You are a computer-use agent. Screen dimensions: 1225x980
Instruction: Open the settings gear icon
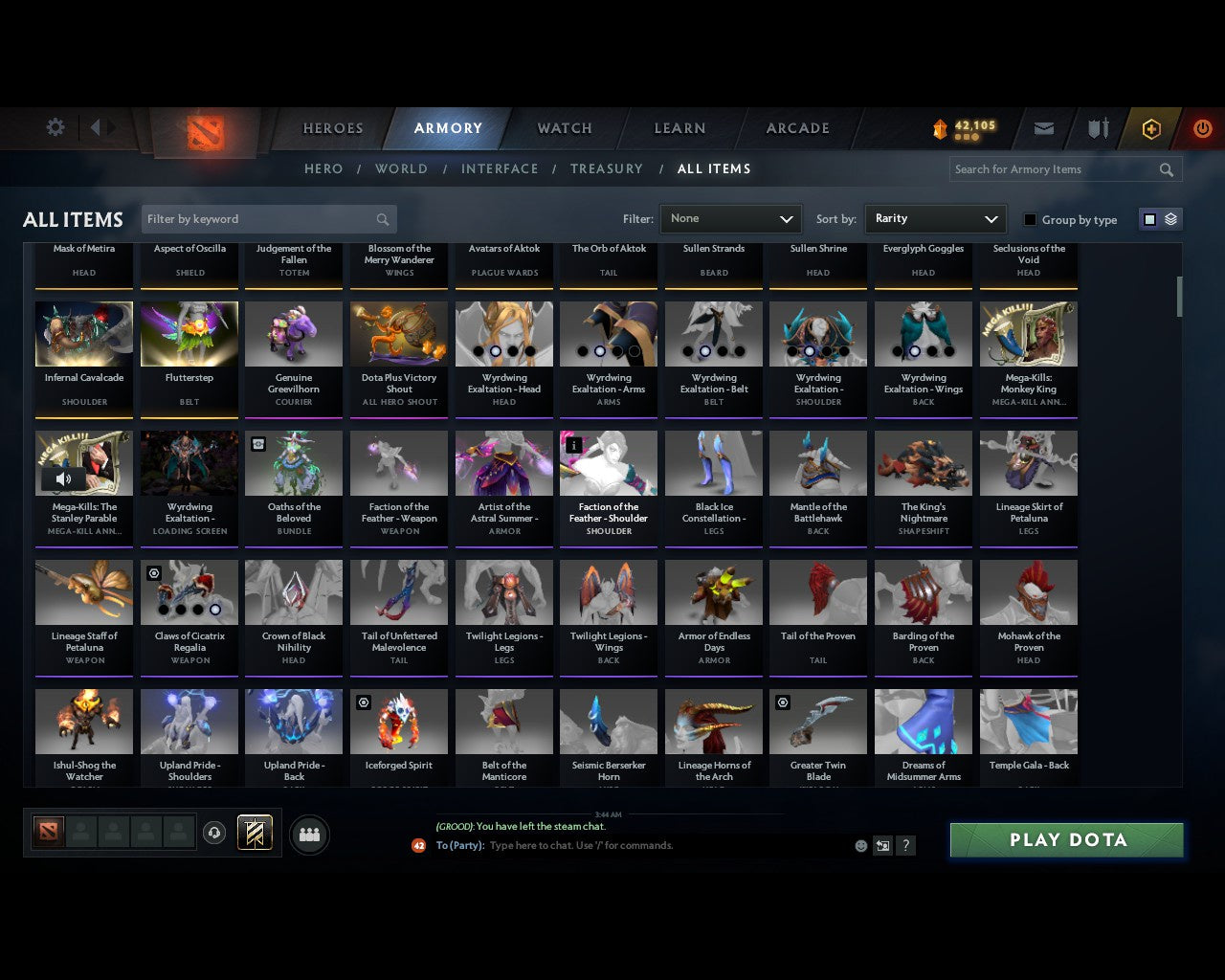click(55, 126)
